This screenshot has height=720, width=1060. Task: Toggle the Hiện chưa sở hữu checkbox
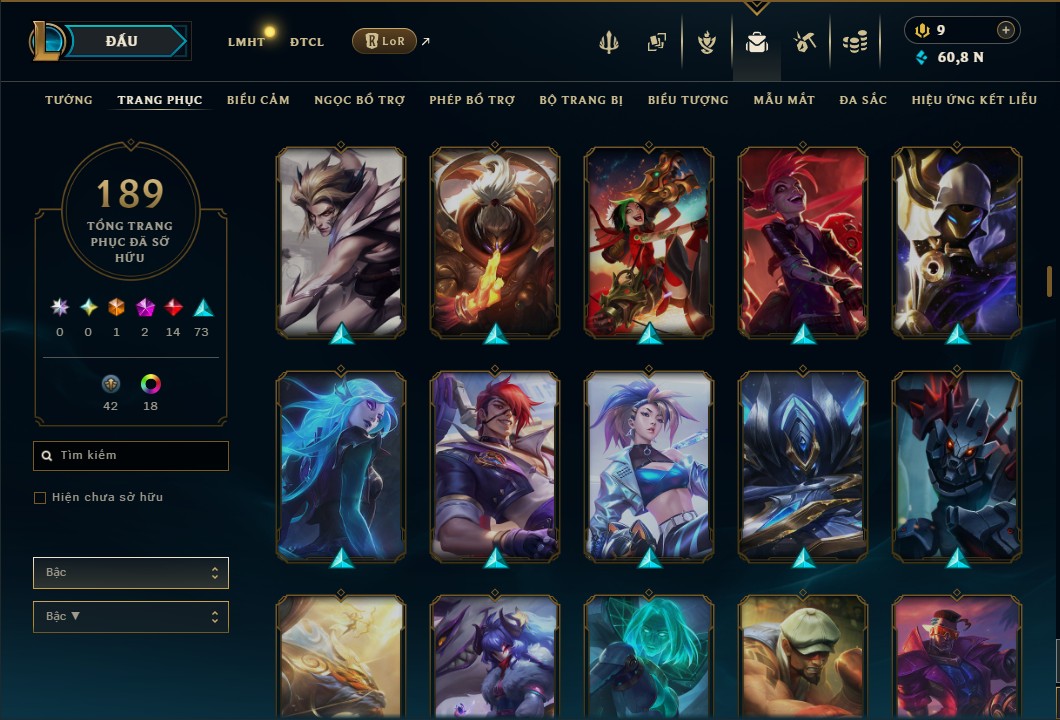tap(40, 498)
